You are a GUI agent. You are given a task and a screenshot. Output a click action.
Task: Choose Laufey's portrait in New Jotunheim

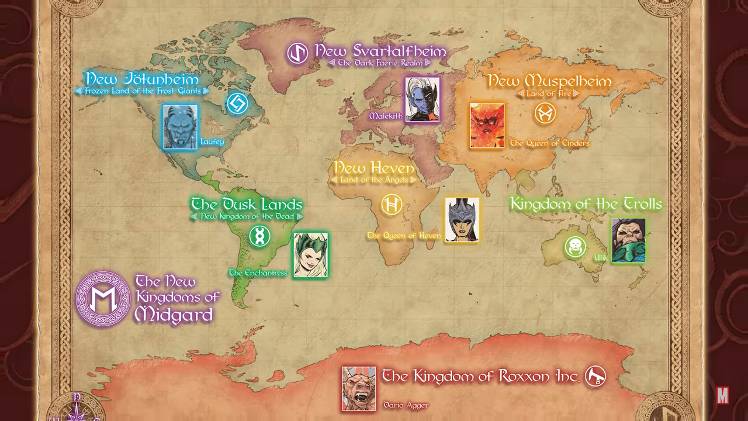[x=177, y=126]
